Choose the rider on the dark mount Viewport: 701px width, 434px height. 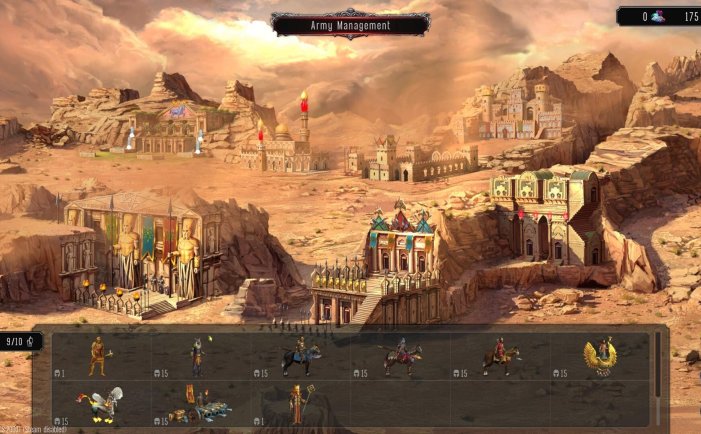coord(299,357)
